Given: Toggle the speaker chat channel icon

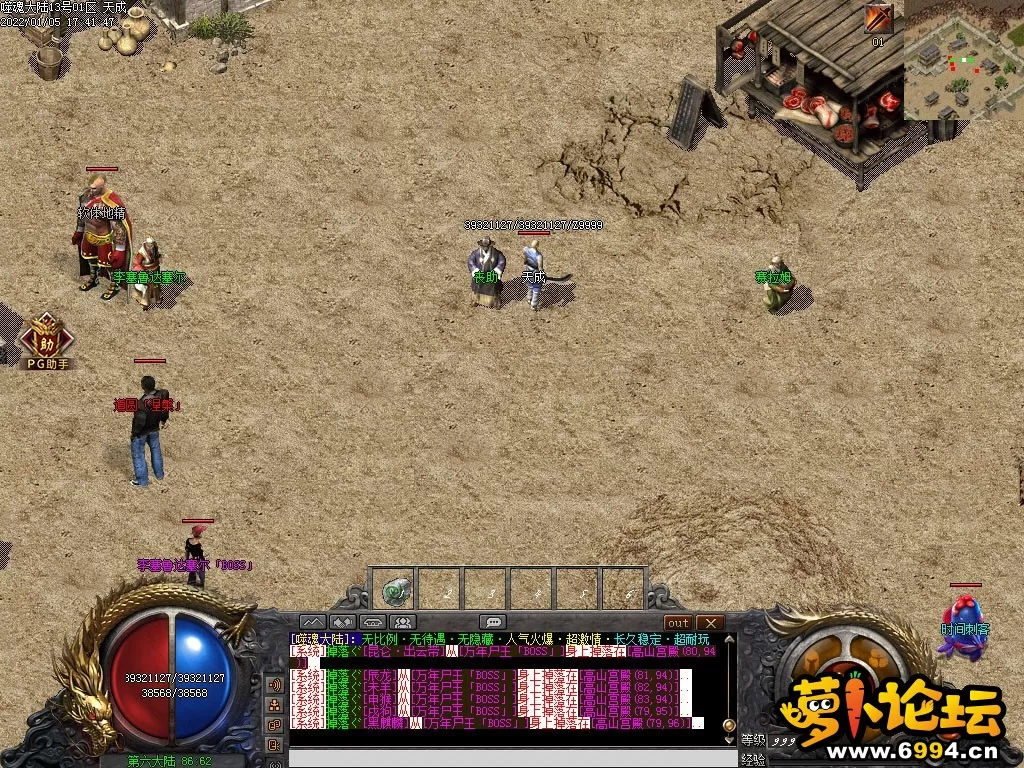Looking at the screenshot, I should (x=274, y=685).
